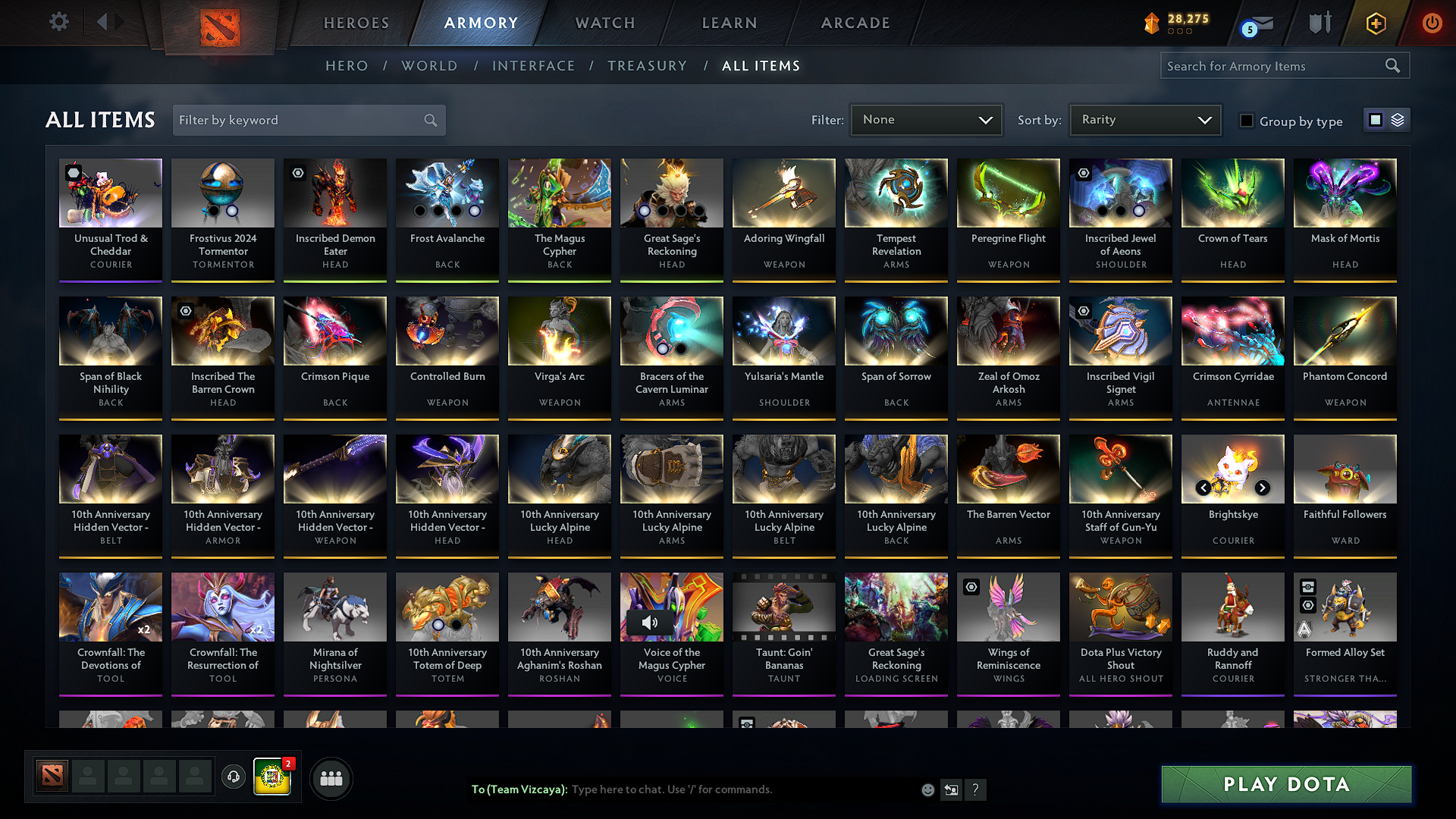1456x819 pixels.
Task: Click the Armory shield and sword icon
Action: point(1319,24)
